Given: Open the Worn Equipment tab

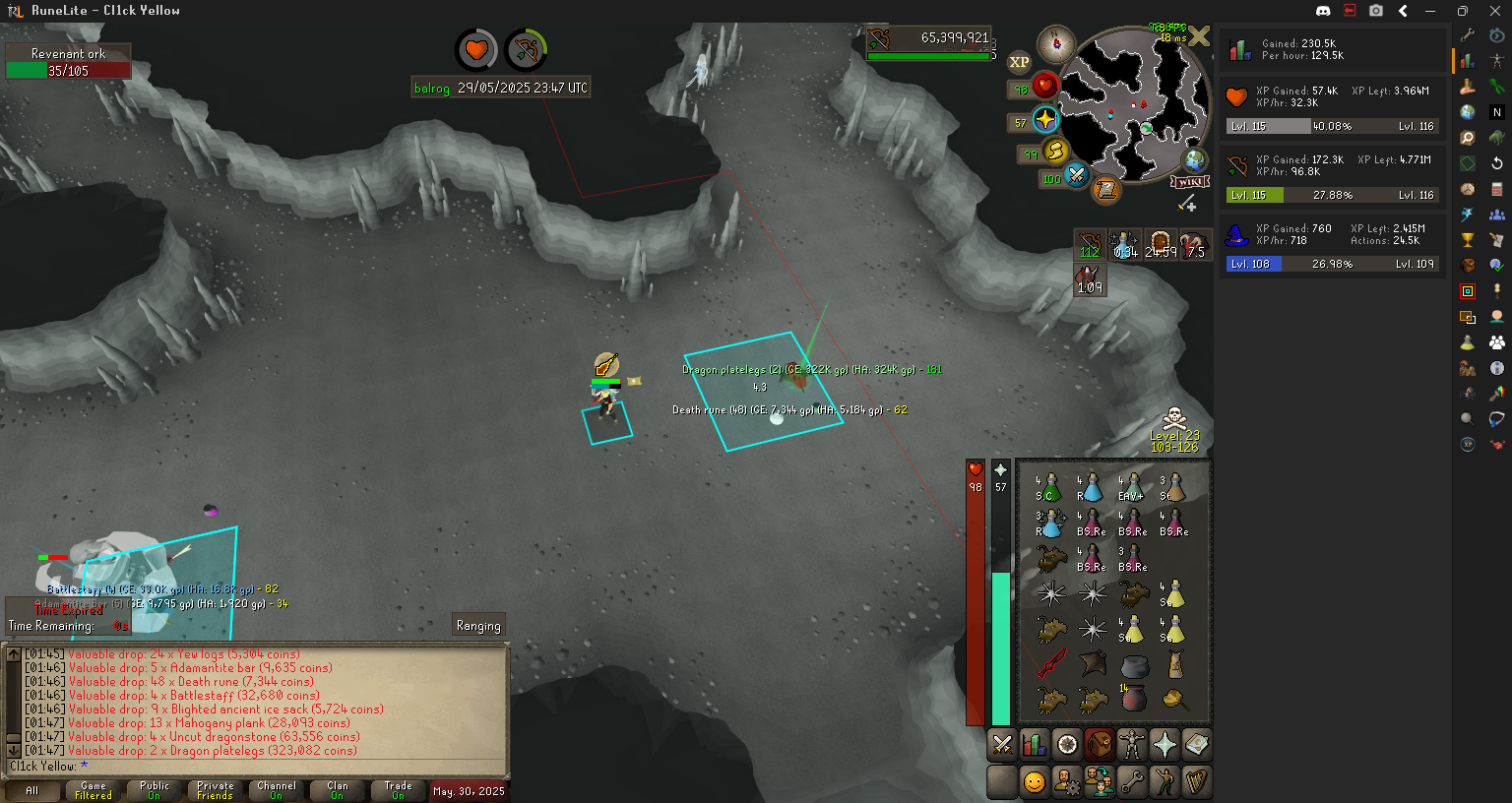Looking at the screenshot, I should coord(1132,745).
